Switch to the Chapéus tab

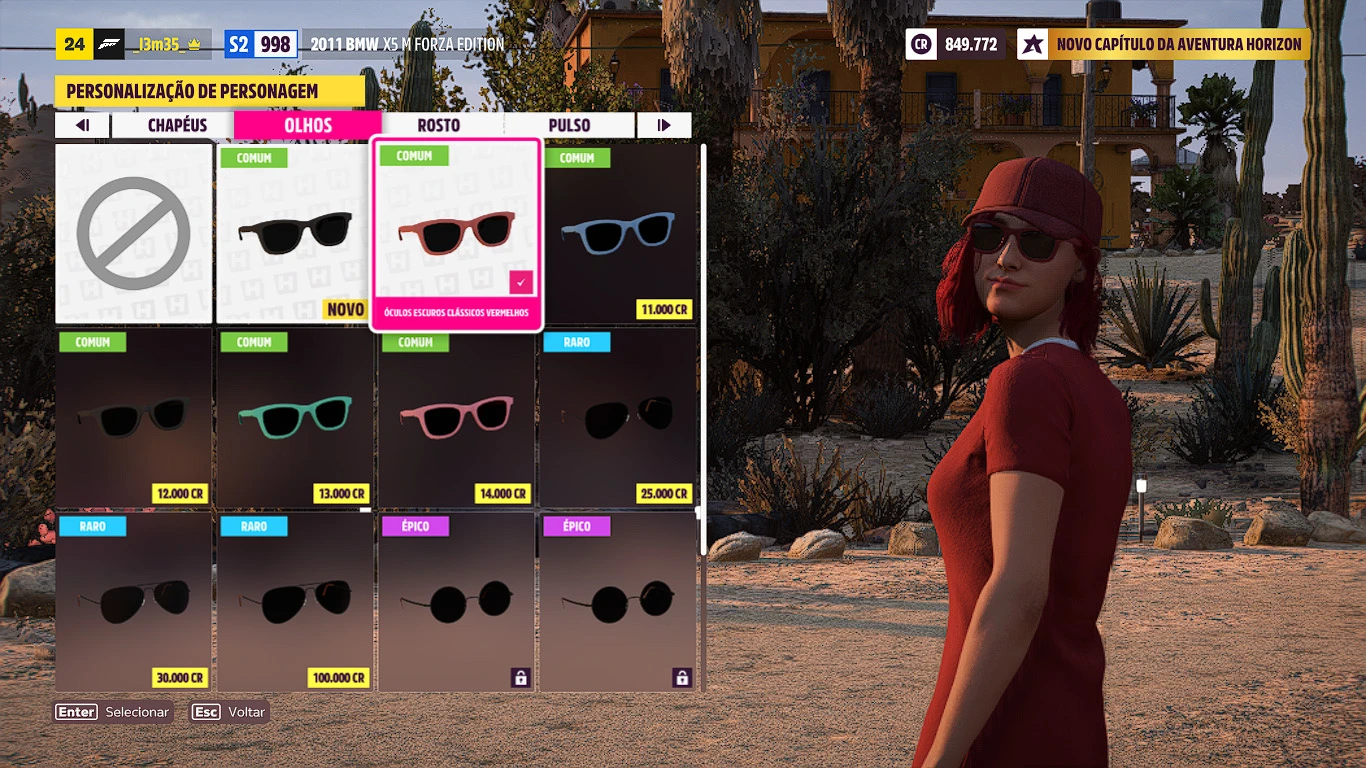point(177,125)
